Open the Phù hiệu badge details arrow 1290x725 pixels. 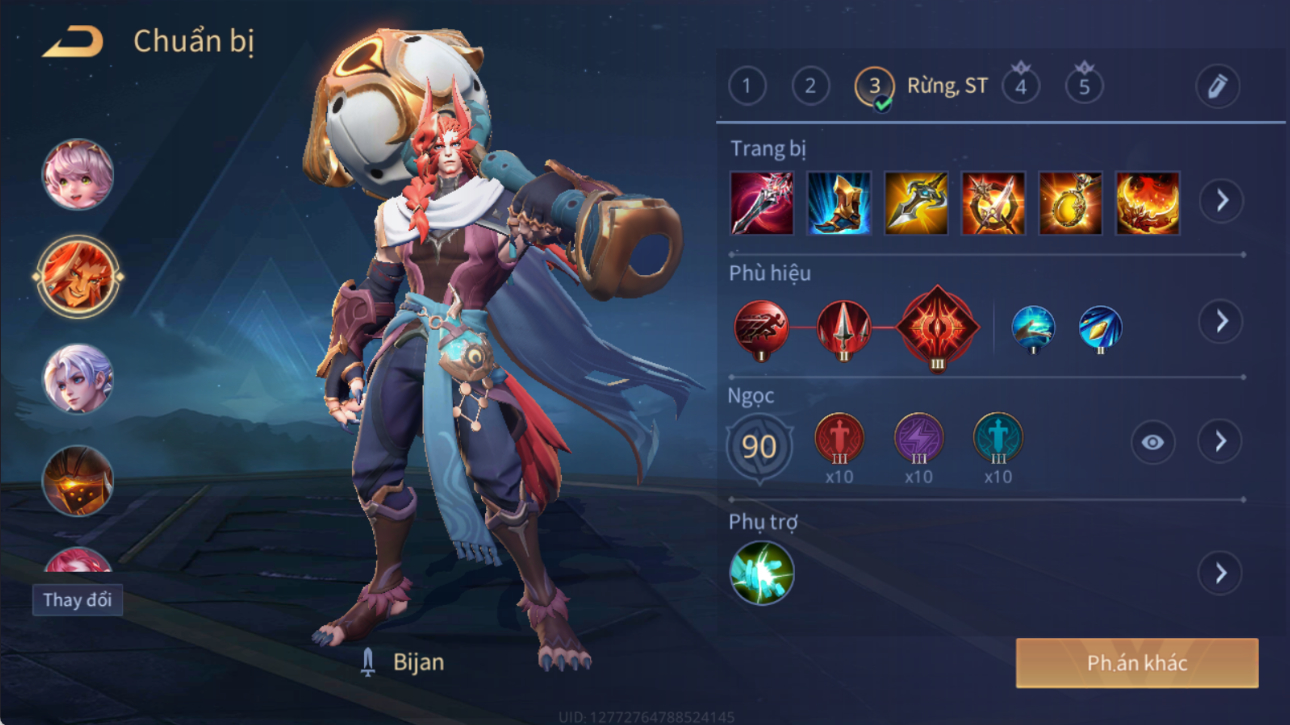point(1221,322)
